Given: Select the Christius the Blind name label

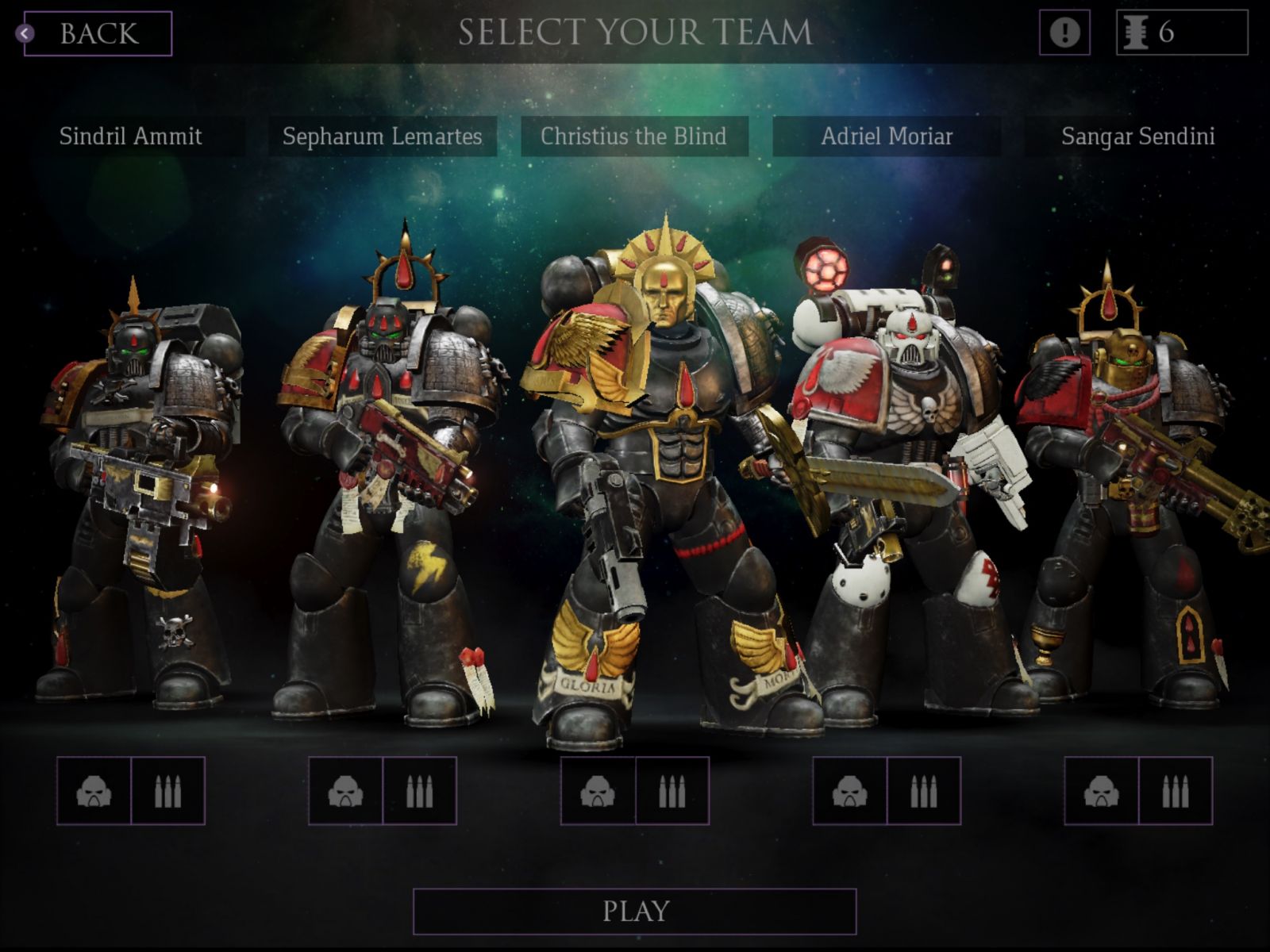Looking at the screenshot, I should [x=633, y=136].
